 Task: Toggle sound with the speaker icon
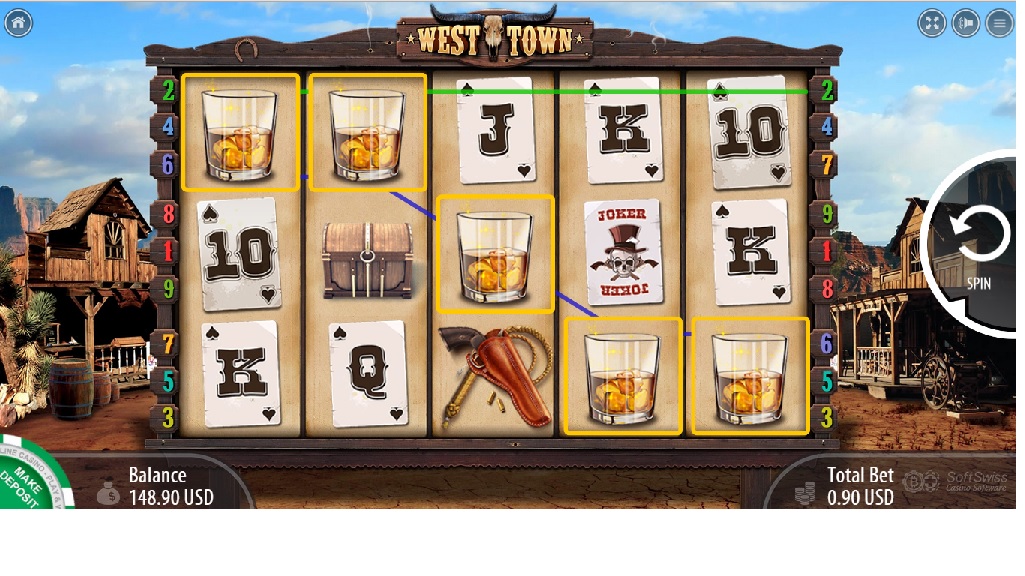click(966, 23)
